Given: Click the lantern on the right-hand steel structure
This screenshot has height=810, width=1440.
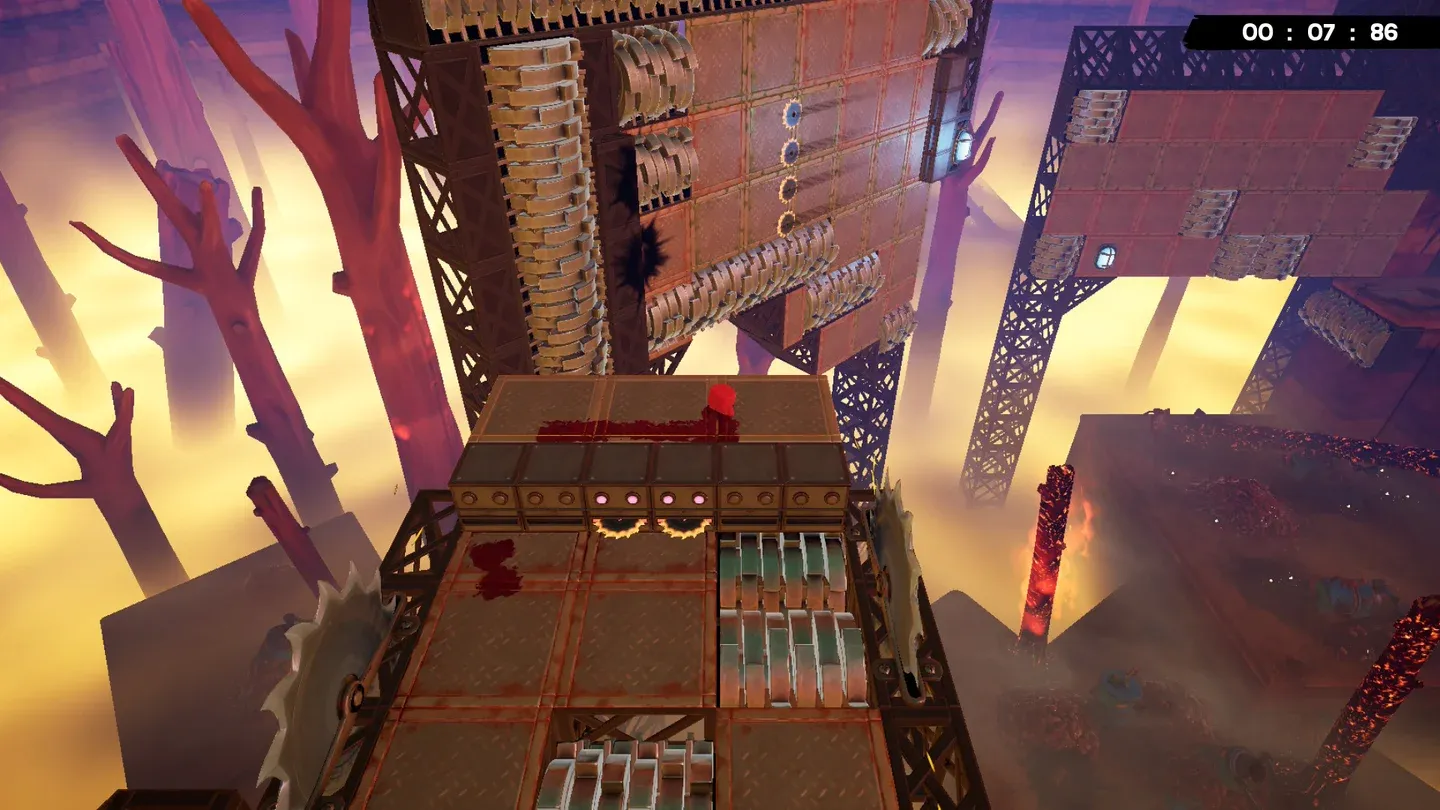Looking at the screenshot, I should click(1106, 253).
